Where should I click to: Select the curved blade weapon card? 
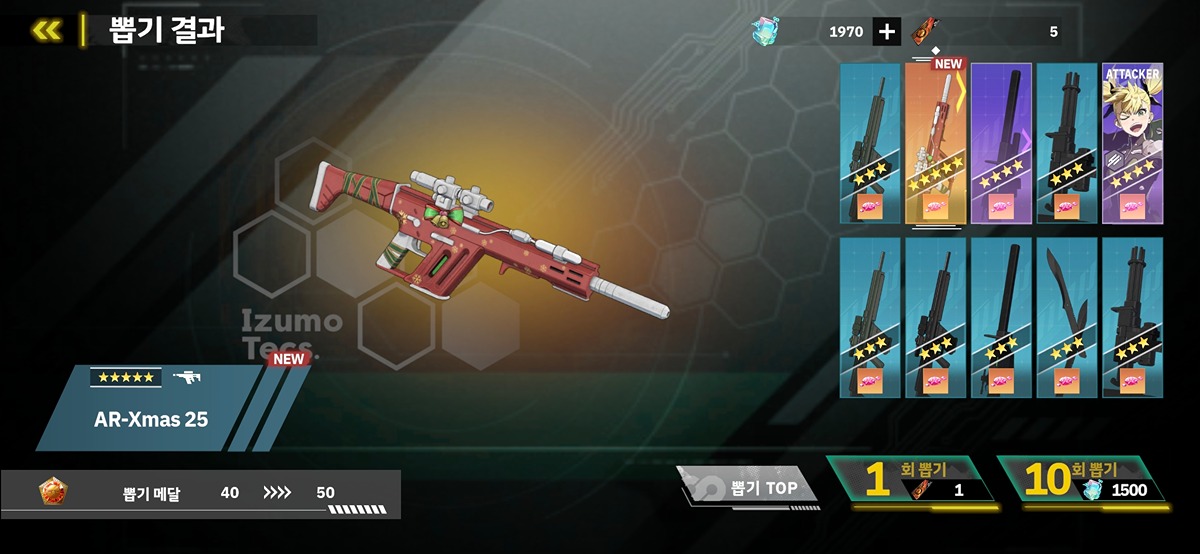tap(1067, 317)
